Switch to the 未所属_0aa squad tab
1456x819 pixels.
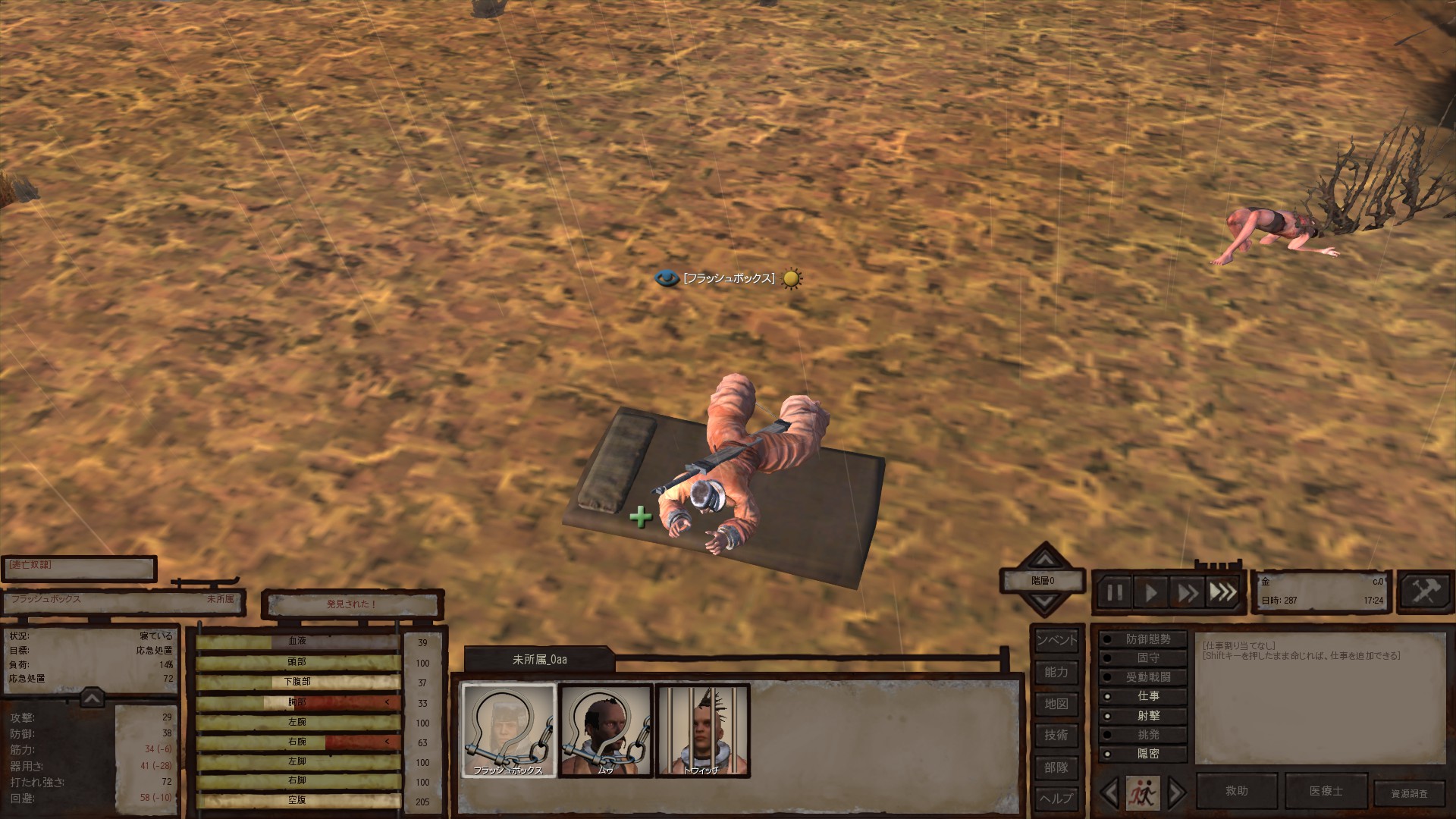point(539,660)
